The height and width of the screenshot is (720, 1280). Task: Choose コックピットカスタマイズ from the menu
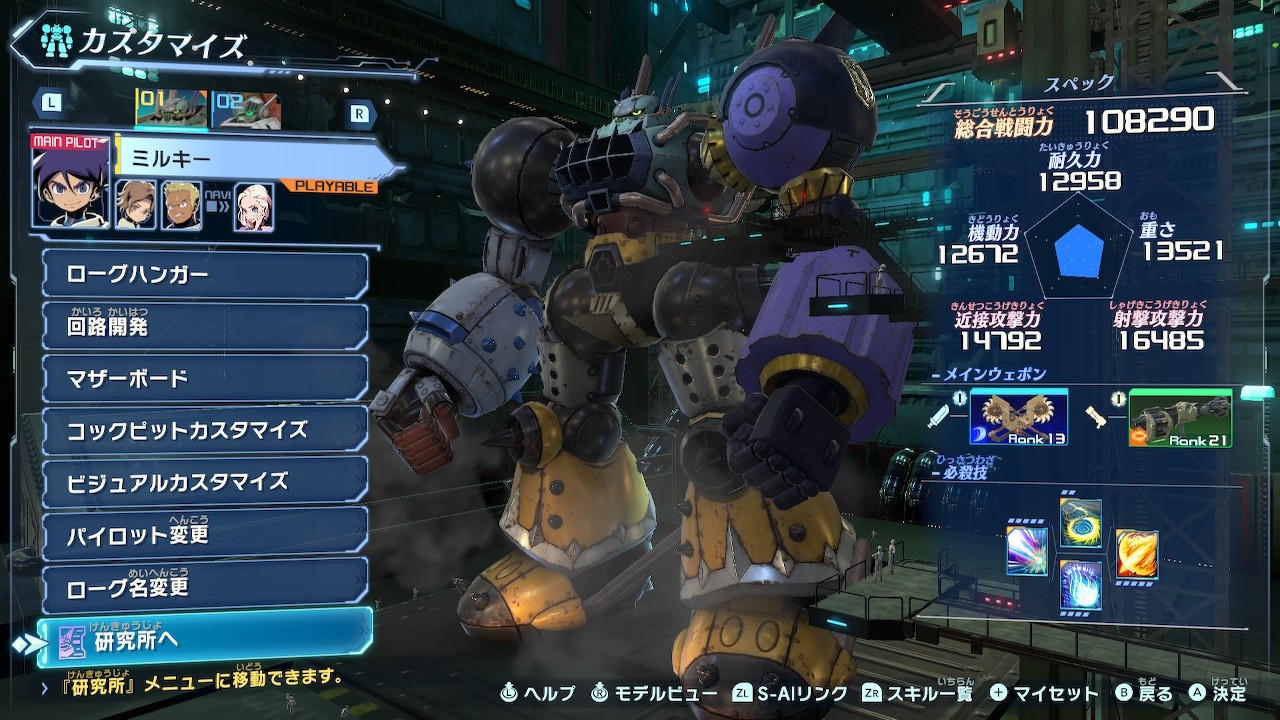pyautogui.click(x=205, y=430)
